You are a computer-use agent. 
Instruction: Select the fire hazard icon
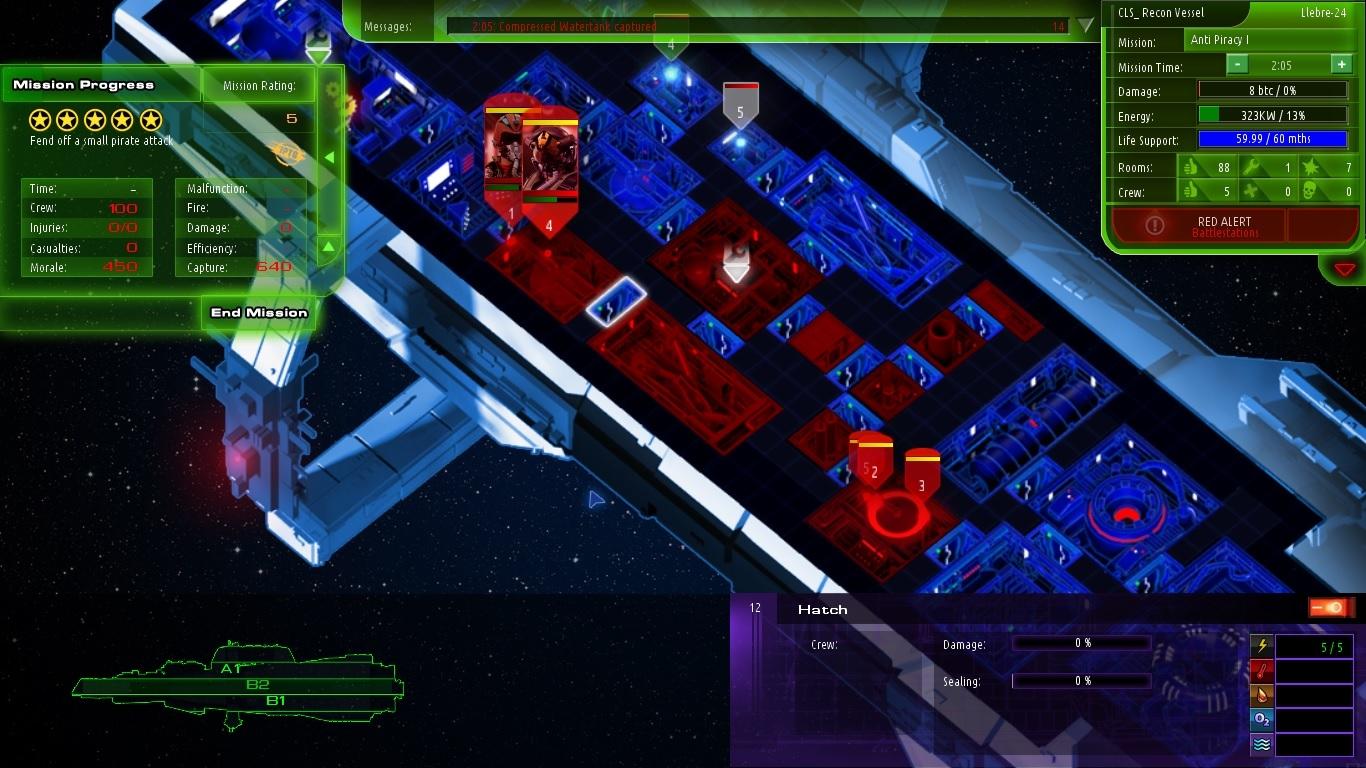[1262, 694]
